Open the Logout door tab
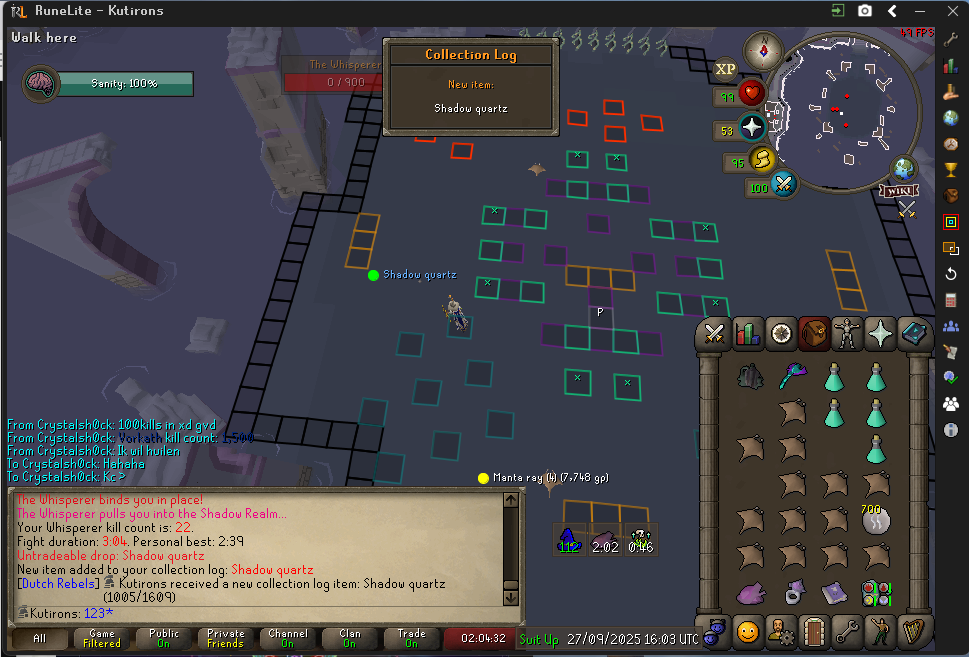Screen dimensions: 969x657 (x=814, y=631)
